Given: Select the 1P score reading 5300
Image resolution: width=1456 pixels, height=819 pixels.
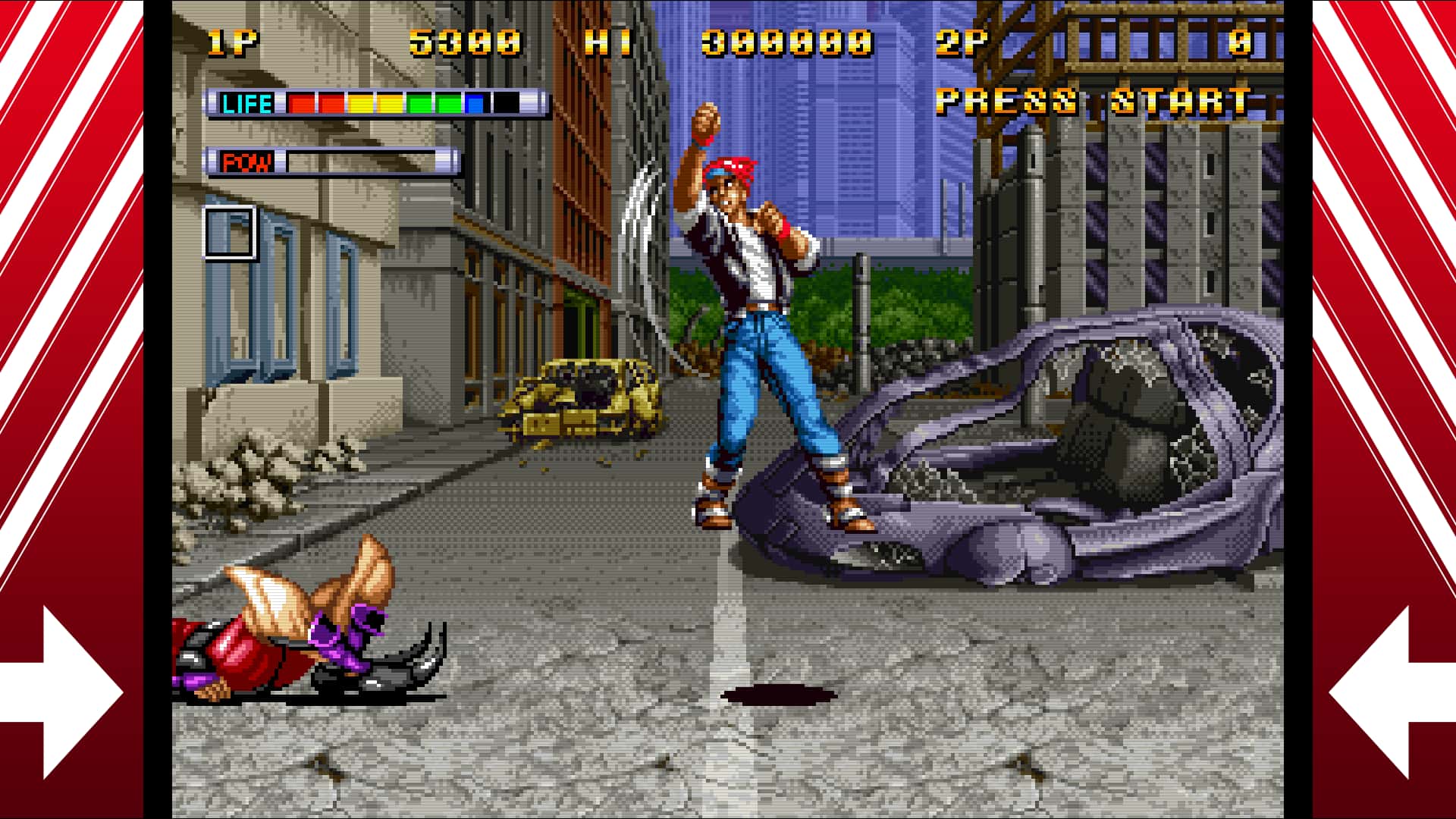Looking at the screenshot, I should tap(463, 43).
